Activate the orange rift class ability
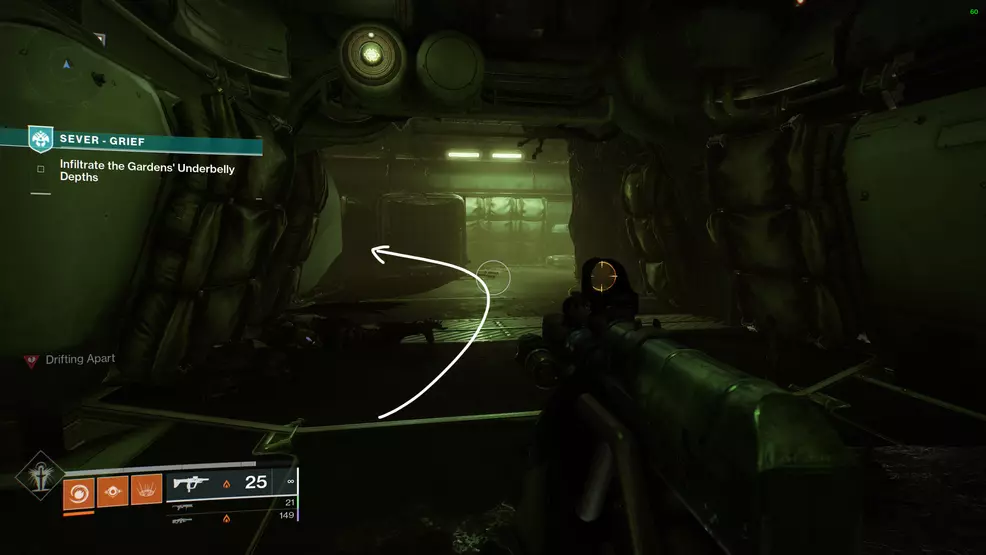The height and width of the screenshot is (555, 986). point(146,492)
